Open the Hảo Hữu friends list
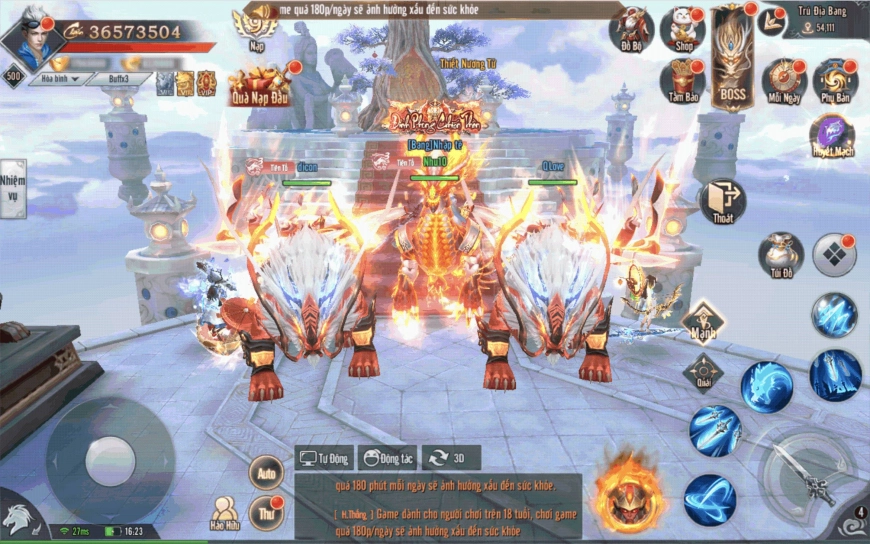 point(224,512)
